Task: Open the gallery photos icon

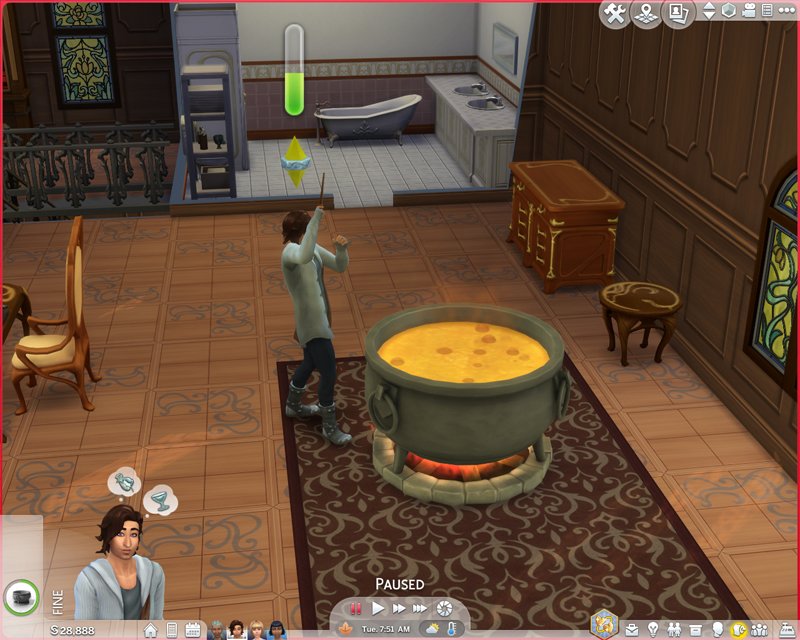Action: click(x=680, y=14)
